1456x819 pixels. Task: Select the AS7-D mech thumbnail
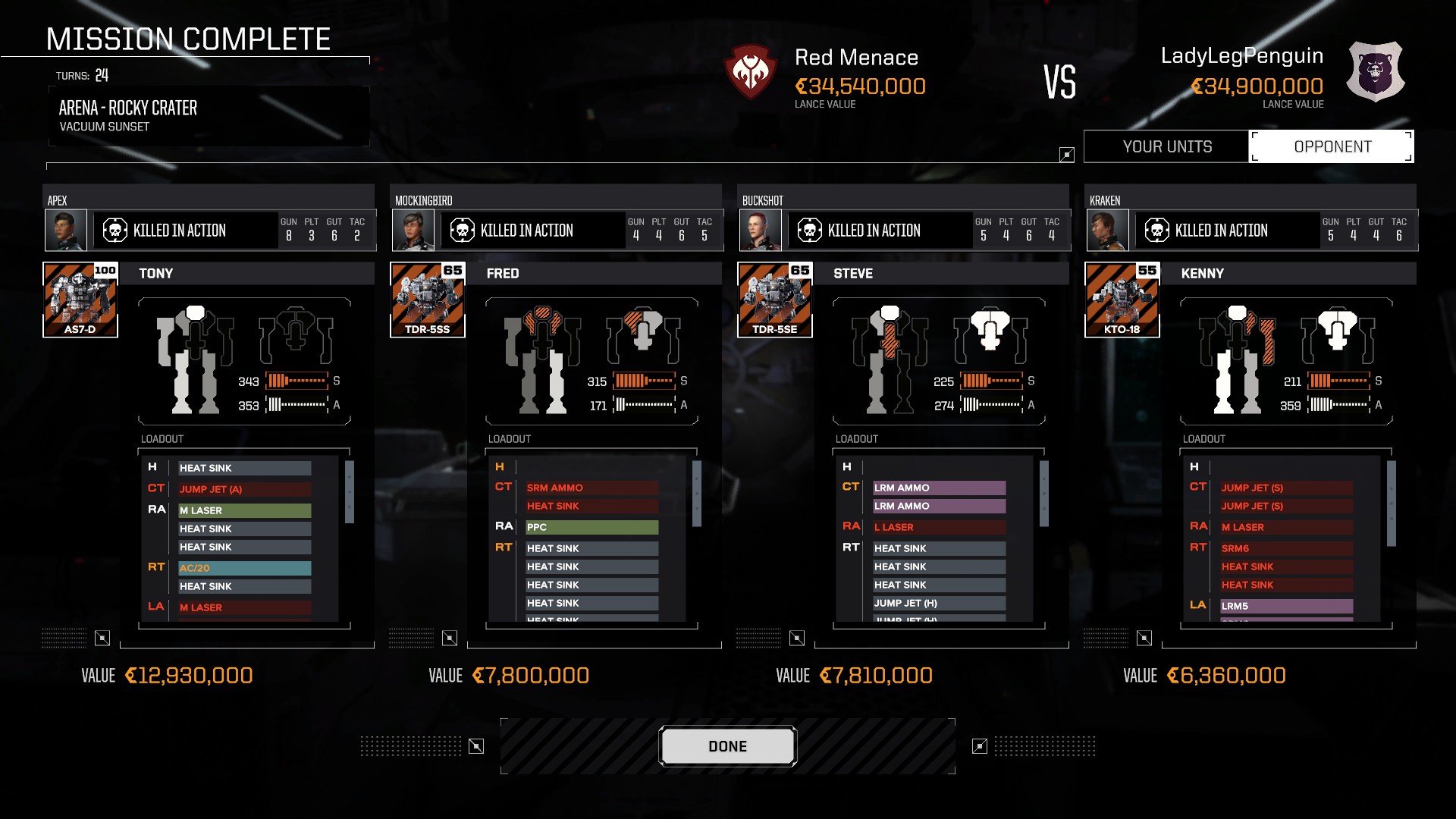point(80,300)
